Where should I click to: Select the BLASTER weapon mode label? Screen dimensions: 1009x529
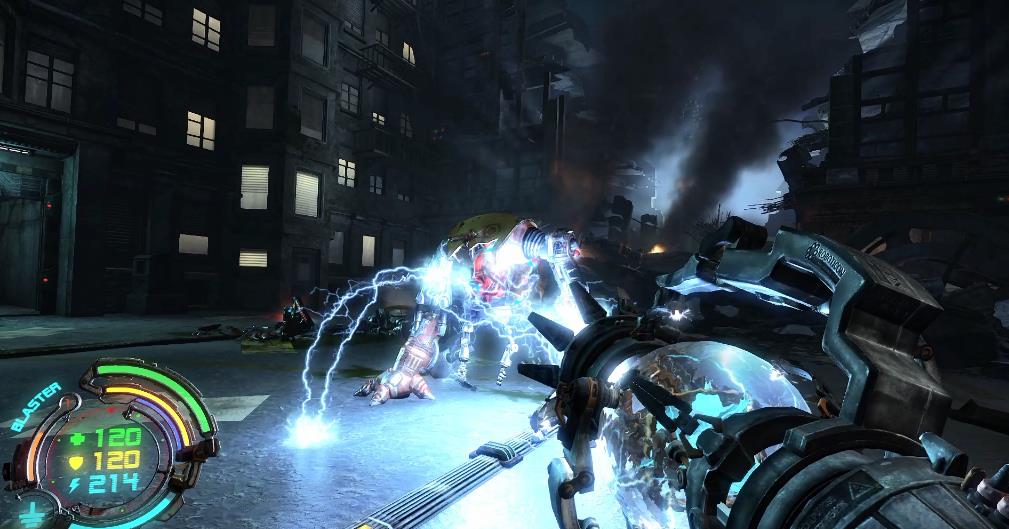(36, 406)
